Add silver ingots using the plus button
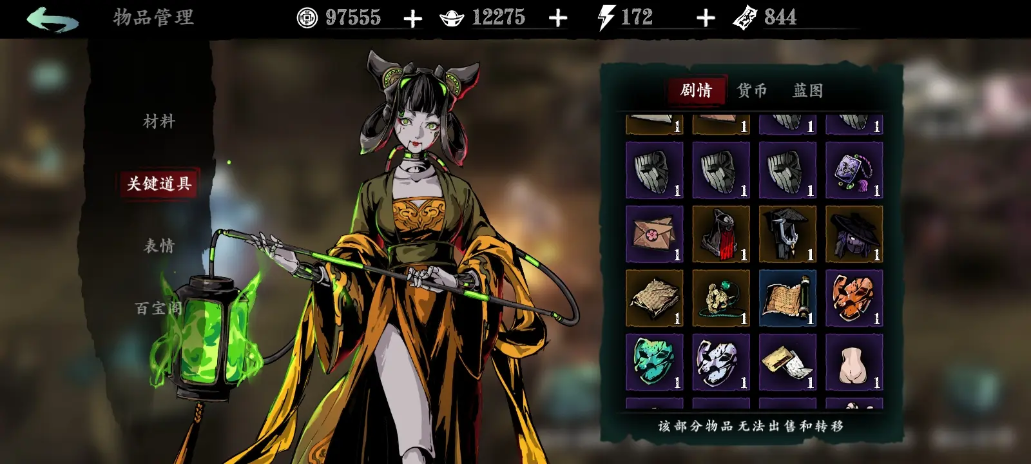This screenshot has height=464, width=1031. 558,18
